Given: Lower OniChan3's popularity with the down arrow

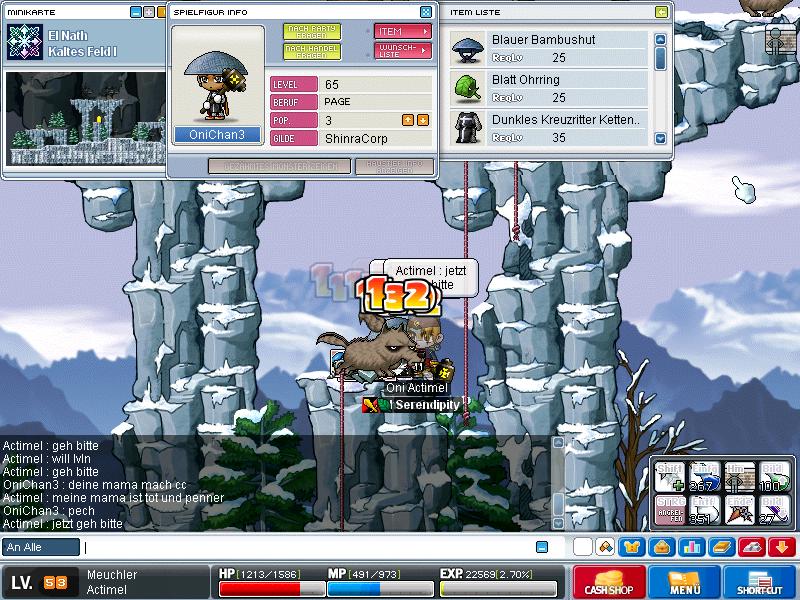Looking at the screenshot, I should click(422, 120).
